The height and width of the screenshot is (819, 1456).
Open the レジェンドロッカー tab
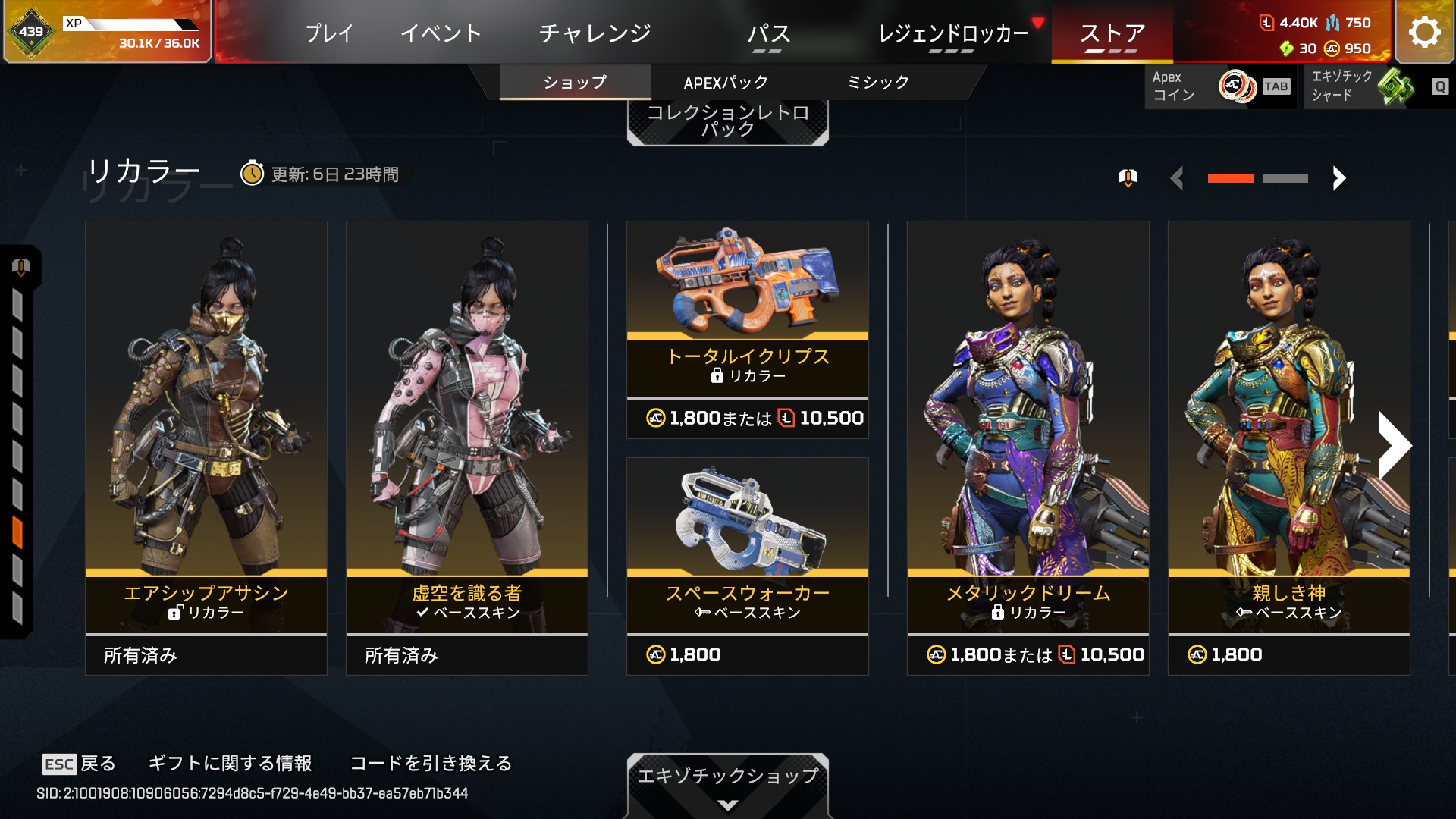[x=952, y=33]
